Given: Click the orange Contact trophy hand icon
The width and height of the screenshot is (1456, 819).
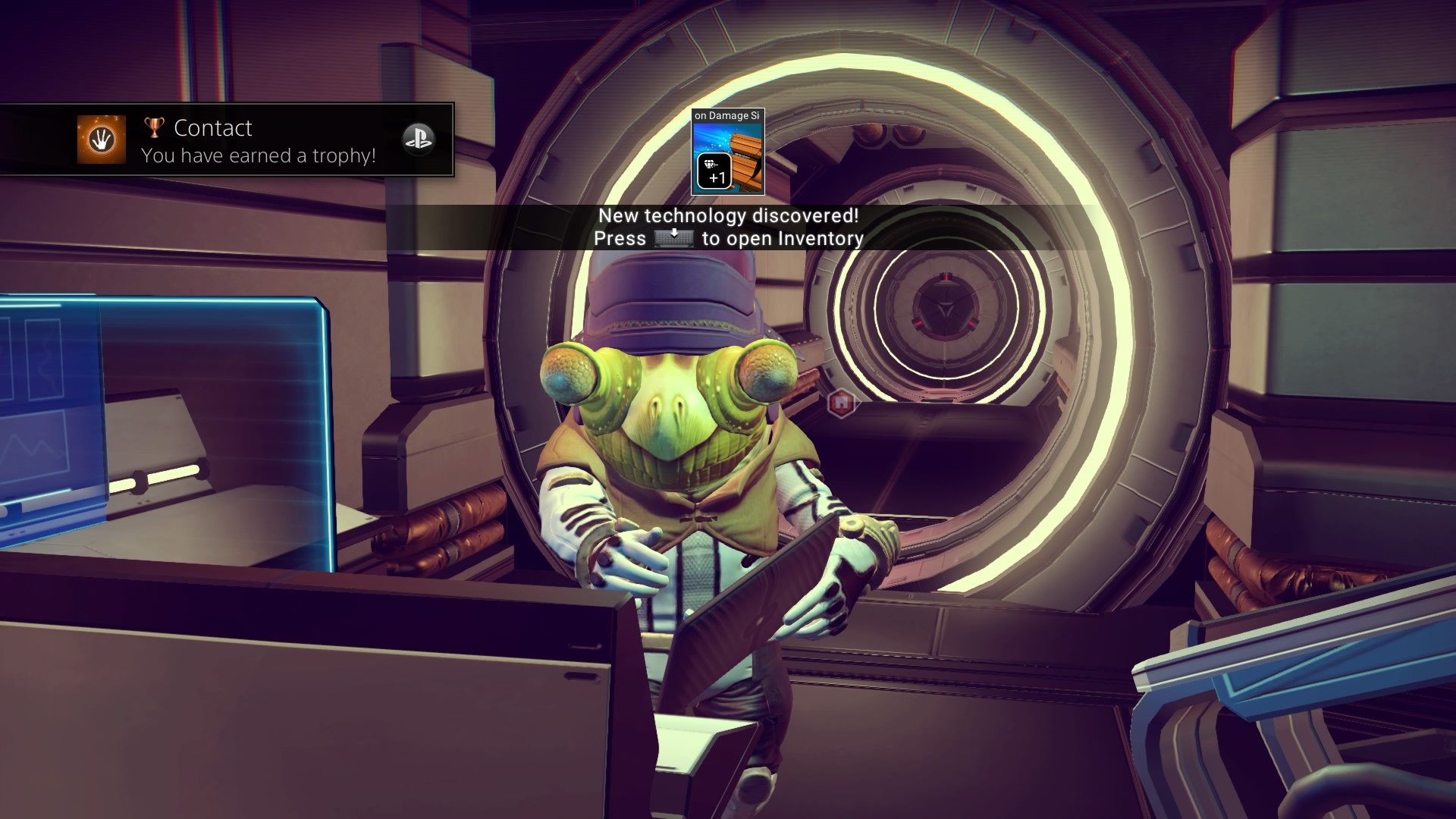Looking at the screenshot, I should click(102, 140).
